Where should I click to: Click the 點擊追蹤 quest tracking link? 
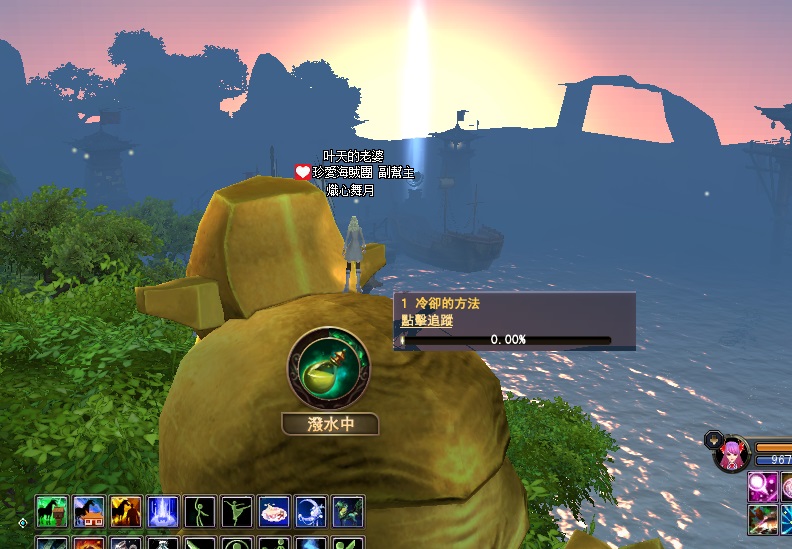[427, 321]
